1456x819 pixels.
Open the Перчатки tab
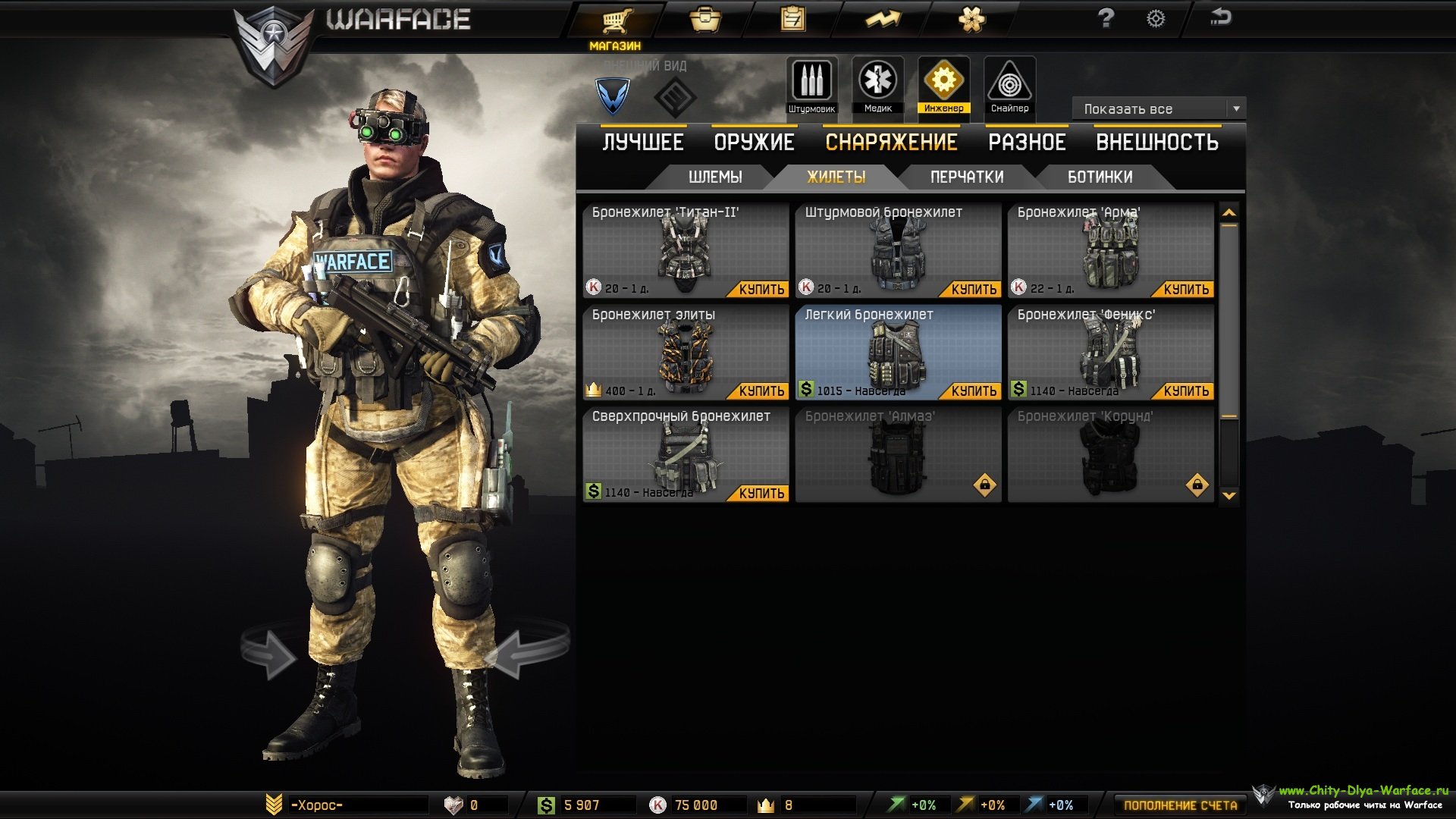click(966, 177)
